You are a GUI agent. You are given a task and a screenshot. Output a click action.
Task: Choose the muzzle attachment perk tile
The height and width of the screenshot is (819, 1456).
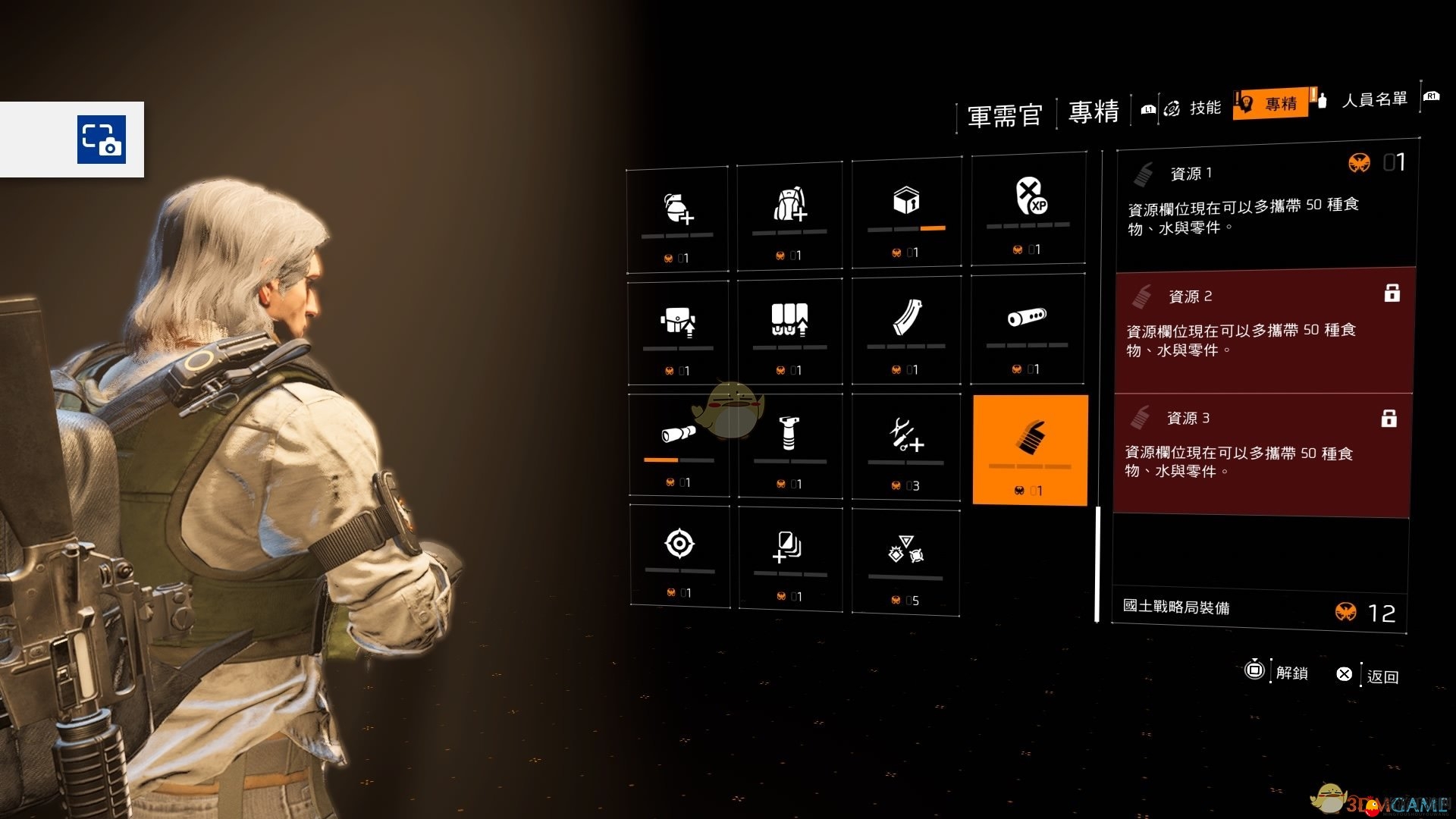click(1028, 328)
